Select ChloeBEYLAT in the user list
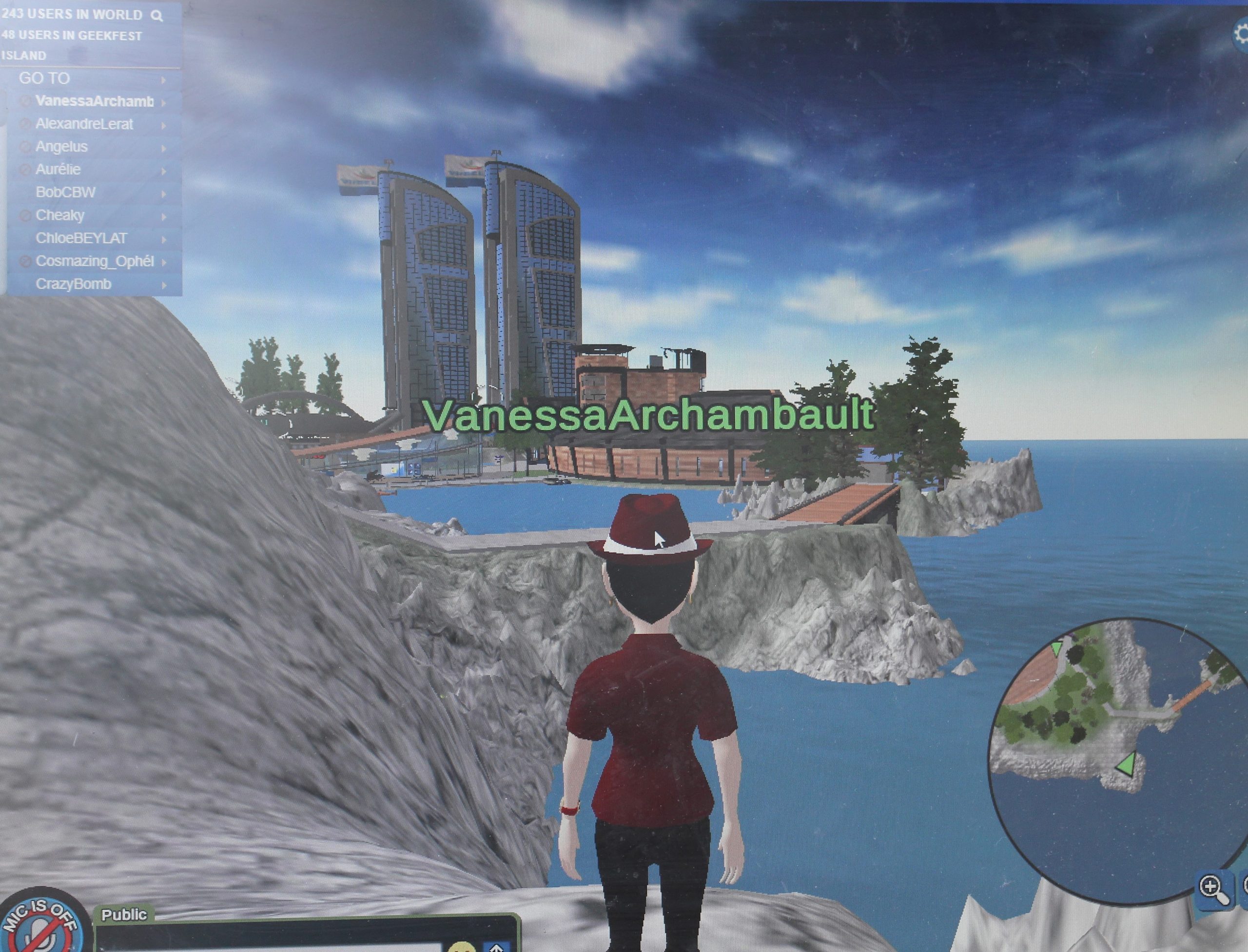 (x=81, y=238)
